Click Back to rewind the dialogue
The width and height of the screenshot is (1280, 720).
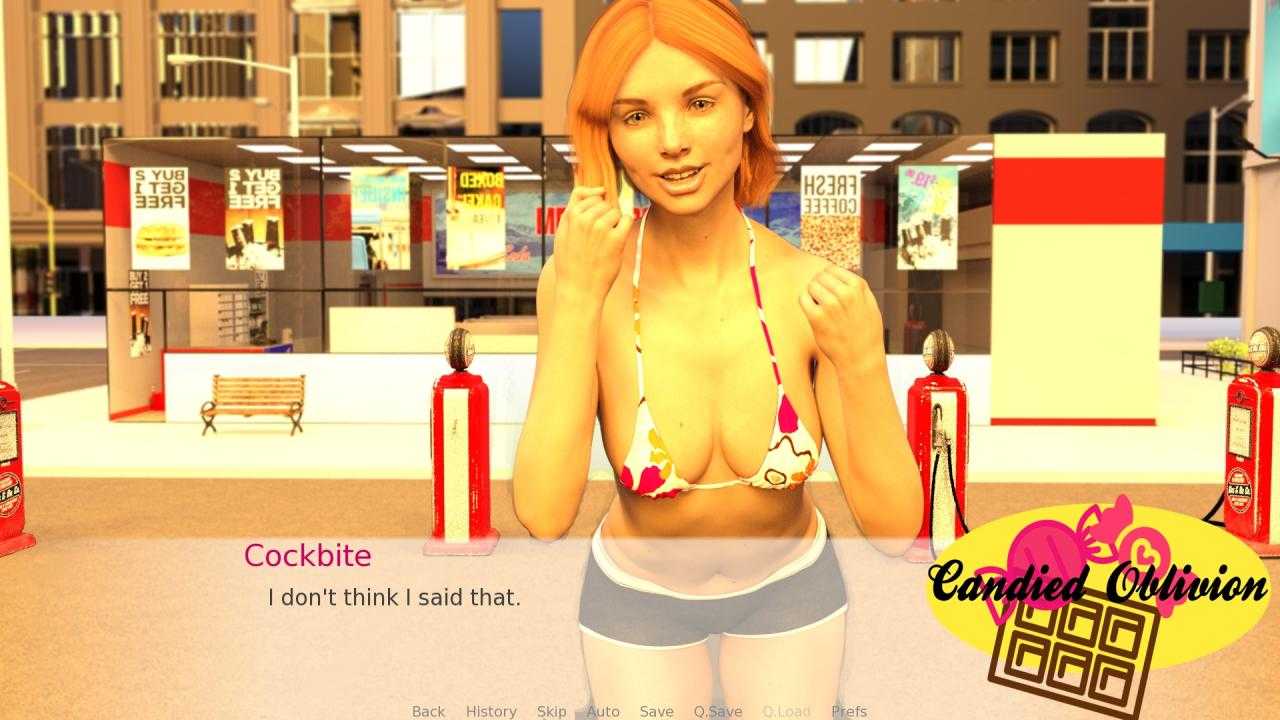[427, 711]
